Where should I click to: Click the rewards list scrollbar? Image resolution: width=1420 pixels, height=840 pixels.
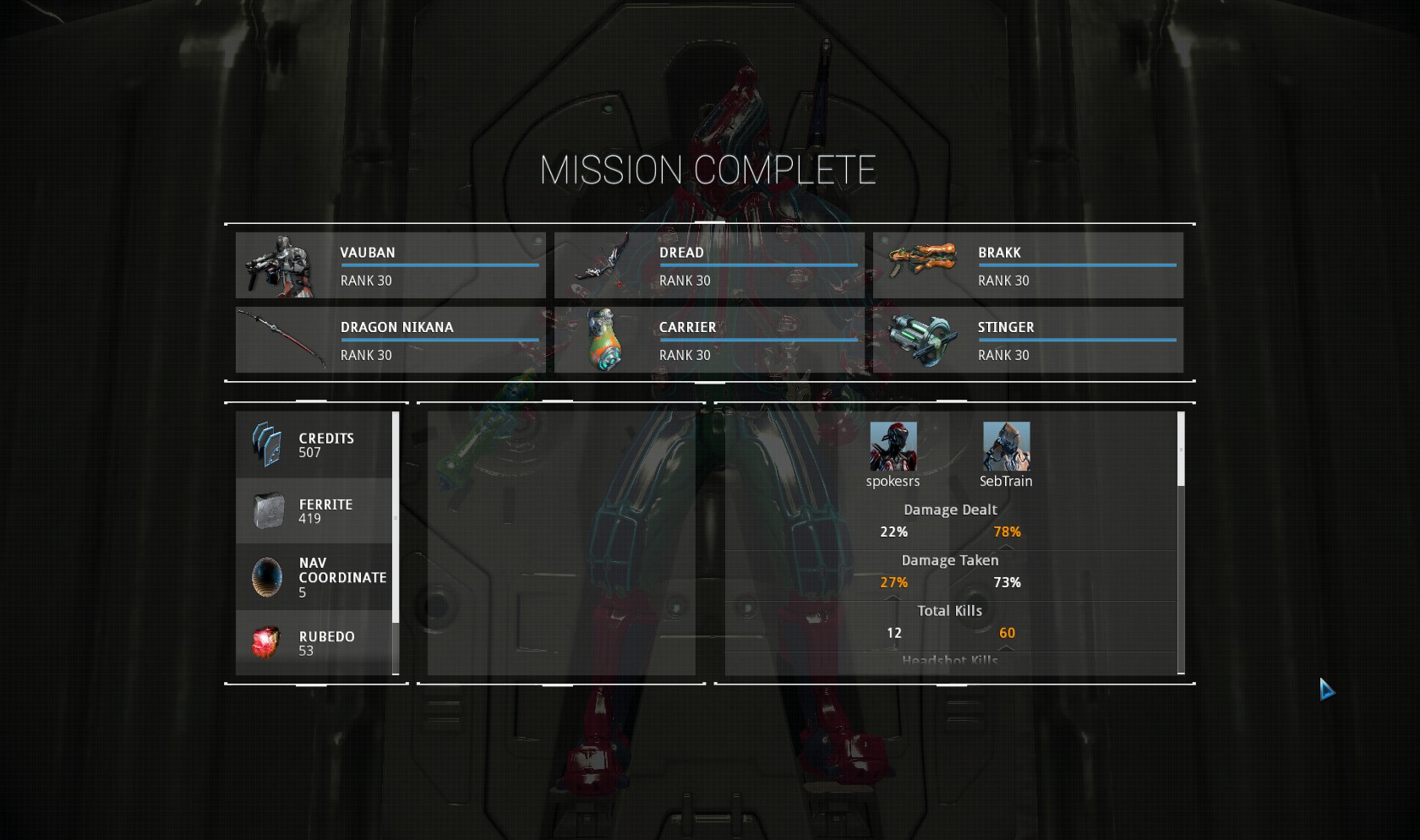[x=396, y=517]
